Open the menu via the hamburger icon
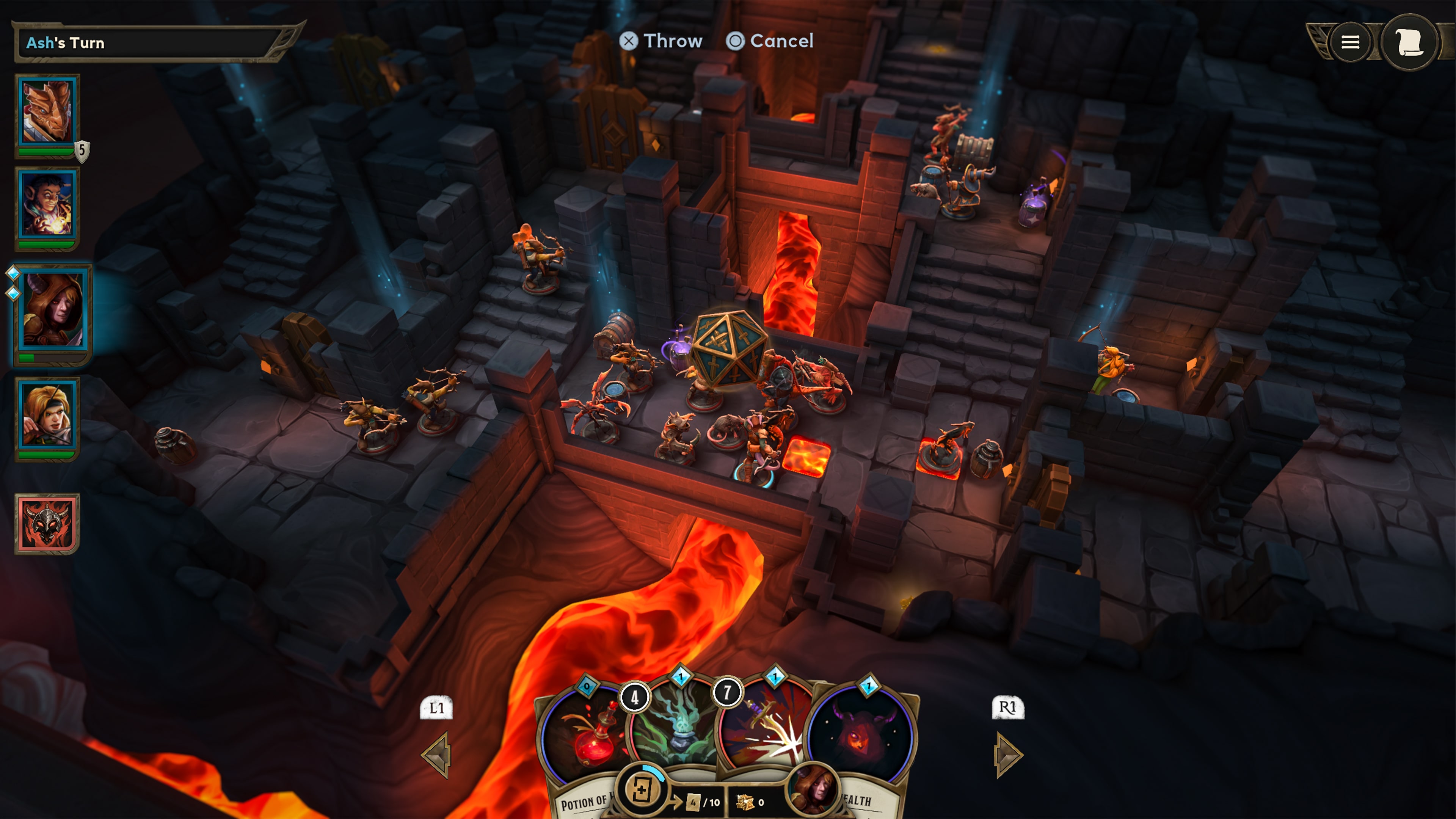Image resolution: width=1456 pixels, height=819 pixels. coord(1351,42)
